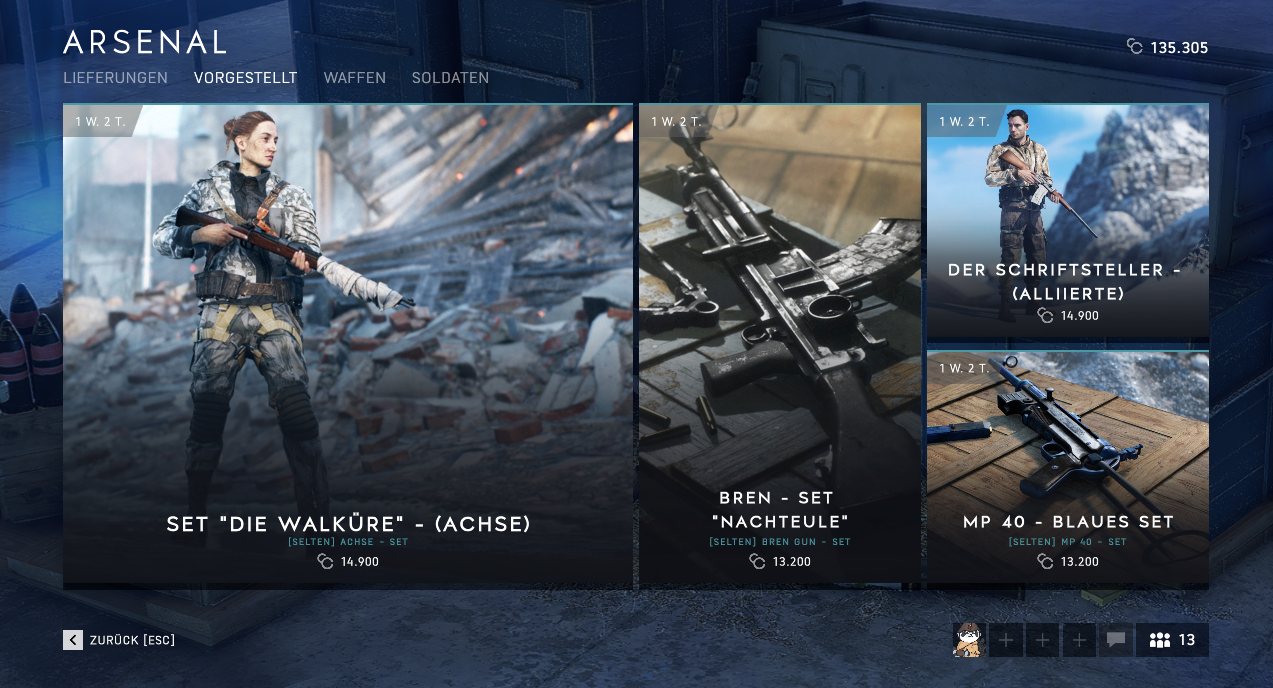Viewport: 1273px width, 688px height.
Task: Open the friends list showing 13
Action: coord(1172,640)
